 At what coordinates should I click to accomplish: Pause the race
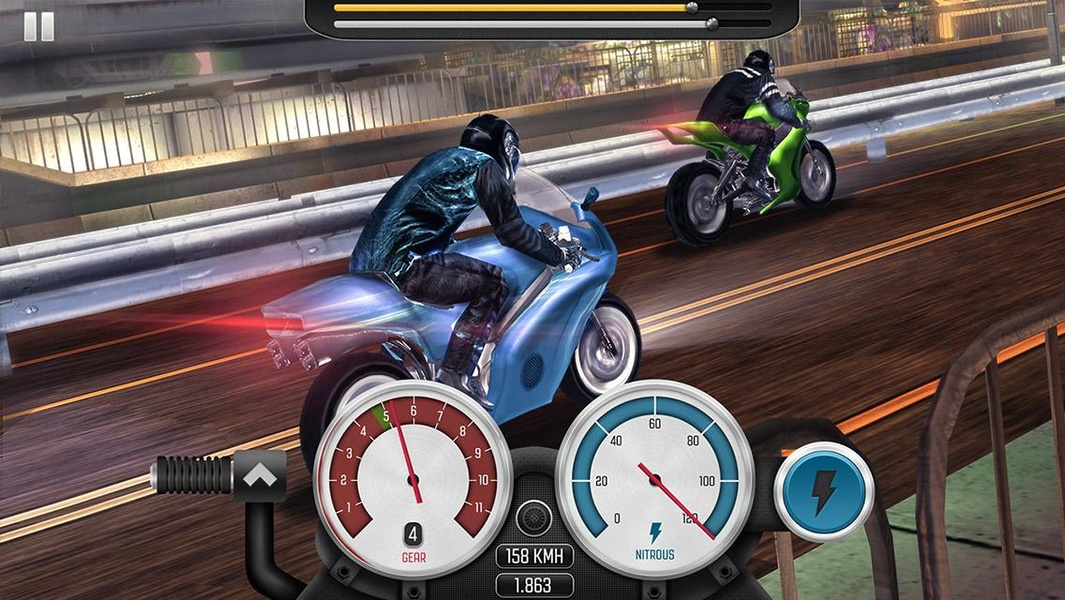pos(39,26)
